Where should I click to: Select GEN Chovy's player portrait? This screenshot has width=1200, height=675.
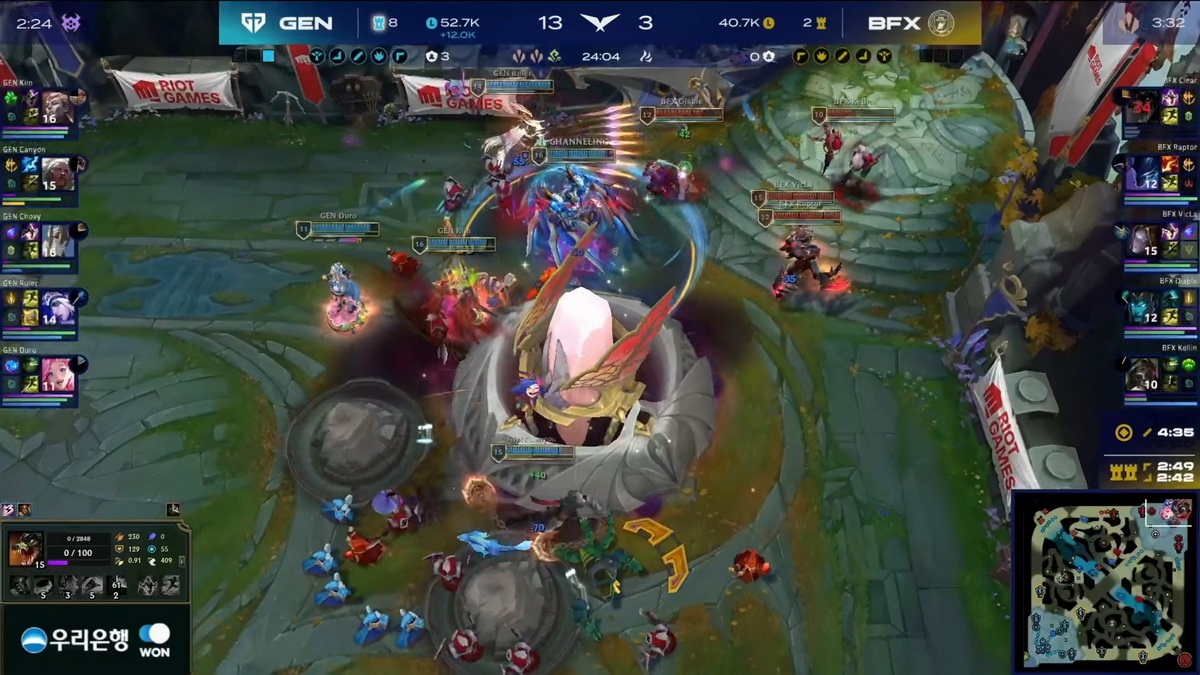coord(57,240)
